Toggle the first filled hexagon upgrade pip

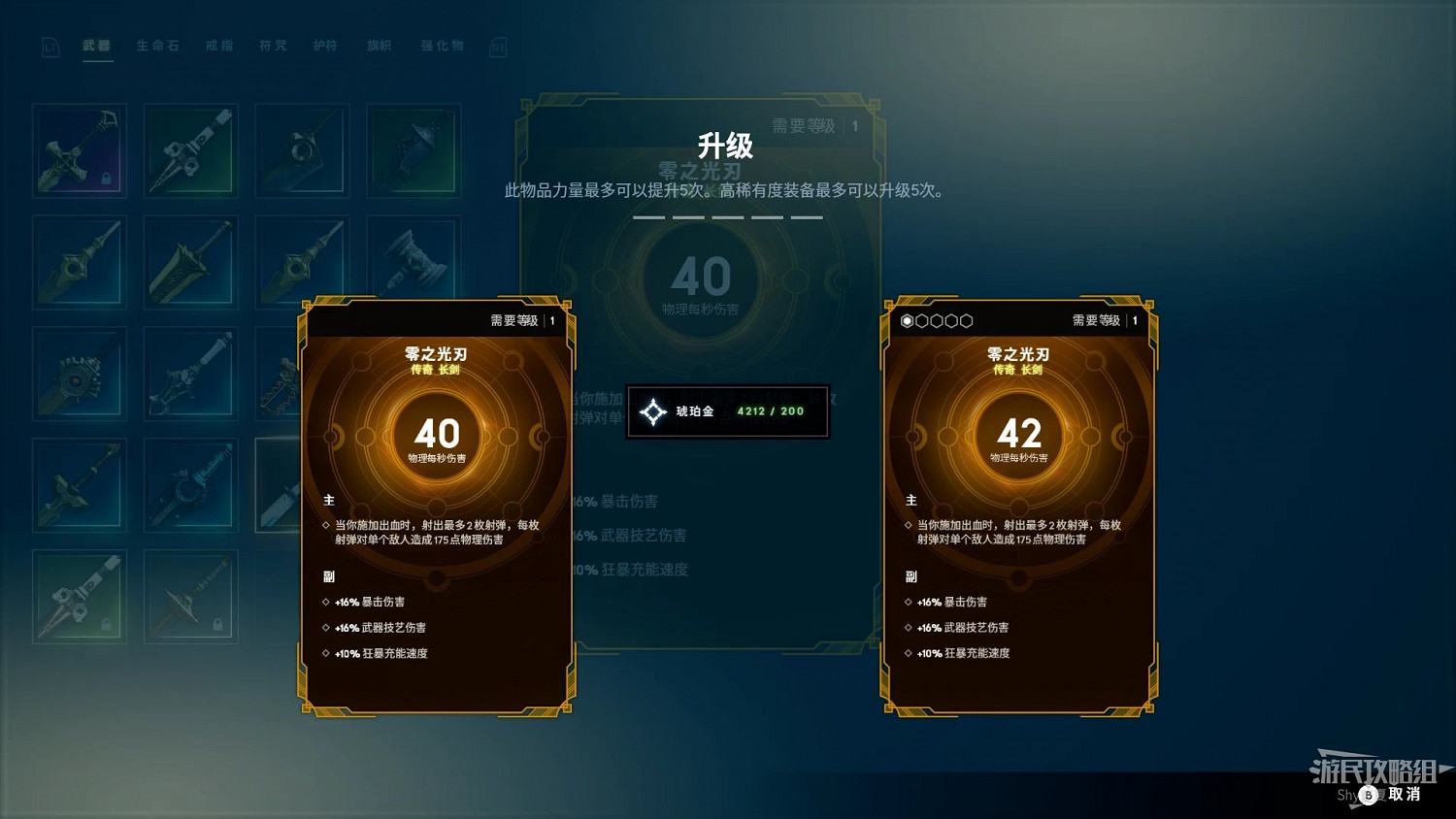click(x=907, y=320)
